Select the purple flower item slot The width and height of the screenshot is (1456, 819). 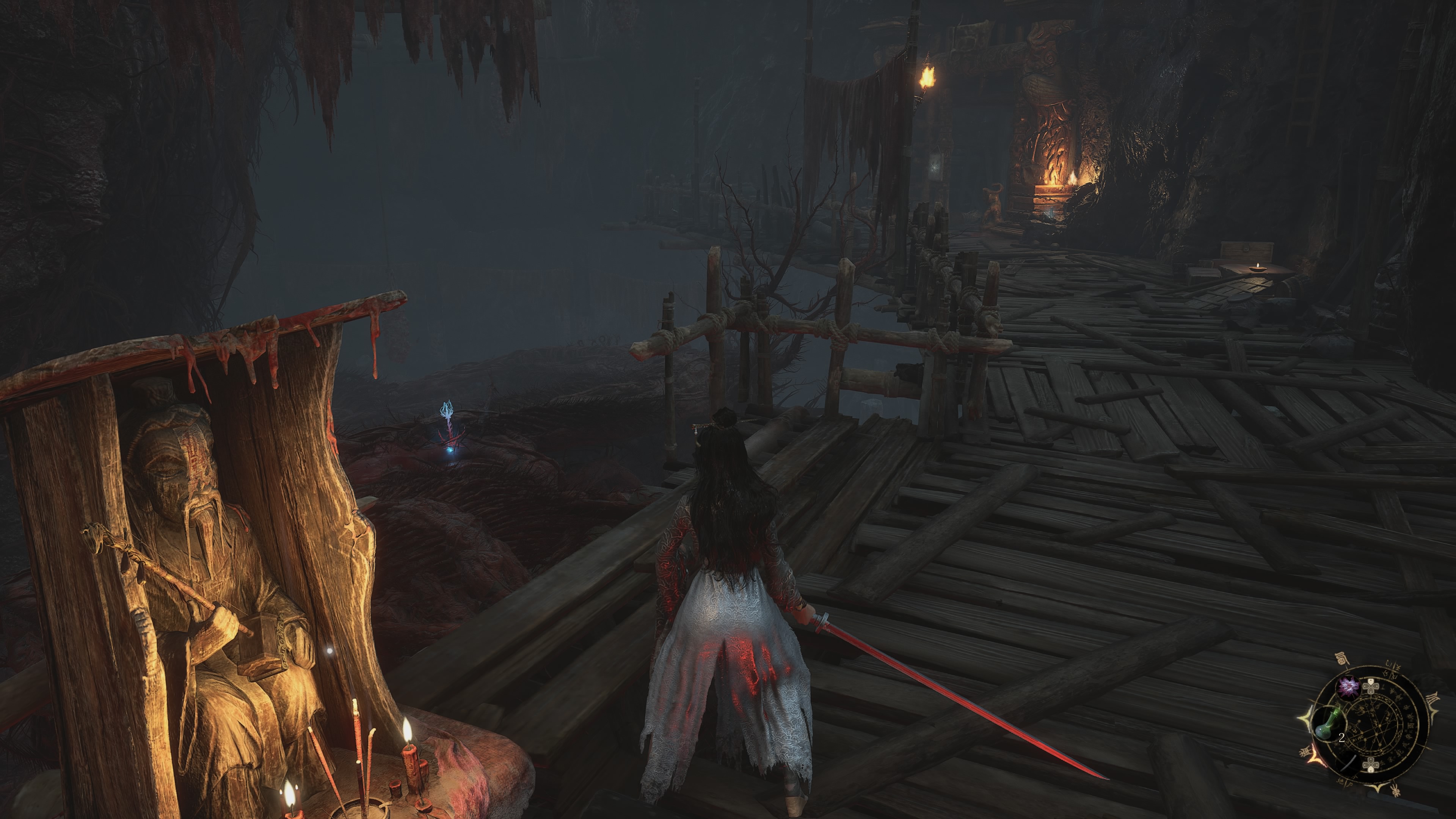click(x=1349, y=687)
